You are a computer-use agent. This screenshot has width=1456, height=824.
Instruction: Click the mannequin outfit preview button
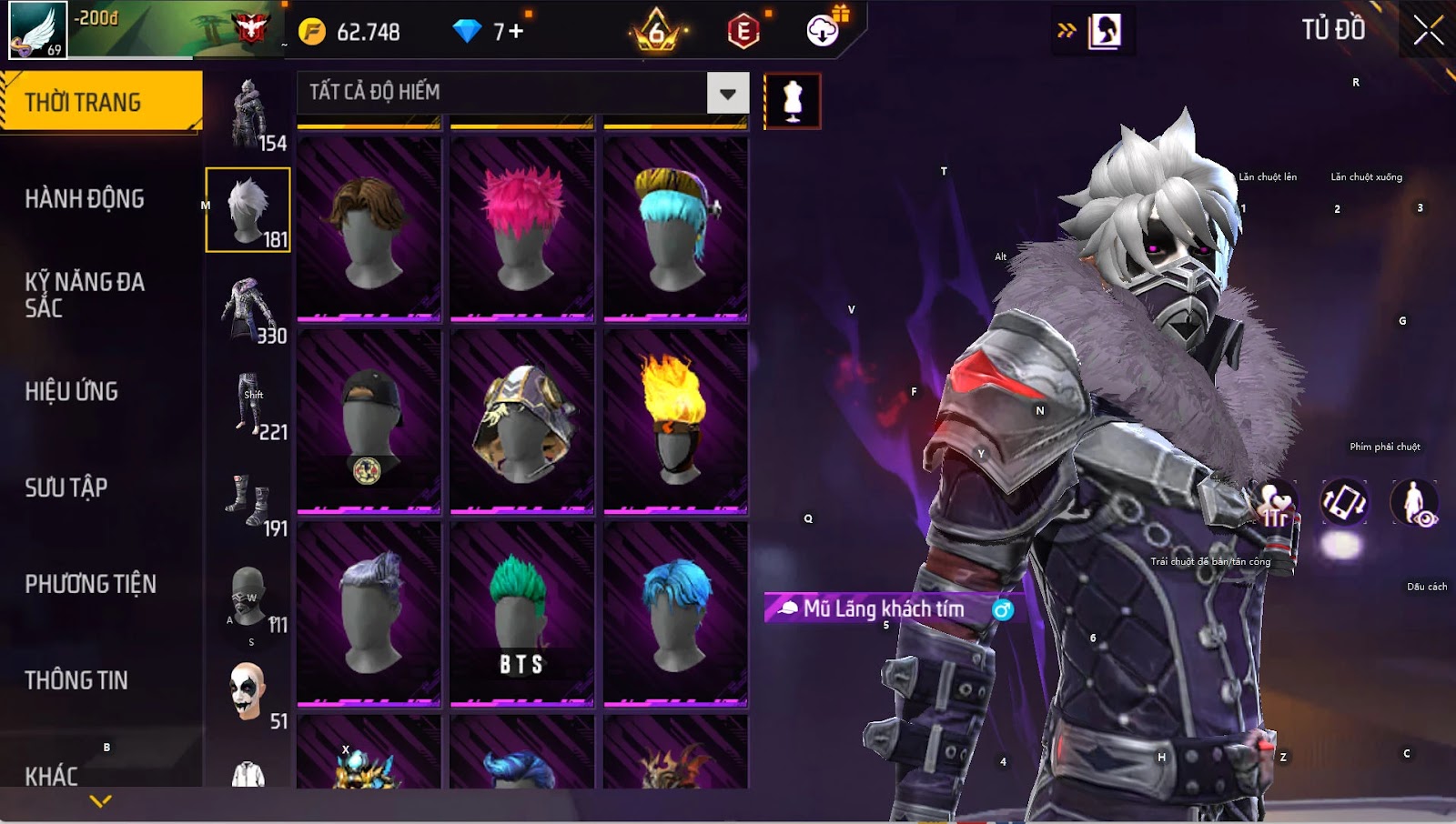[793, 101]
